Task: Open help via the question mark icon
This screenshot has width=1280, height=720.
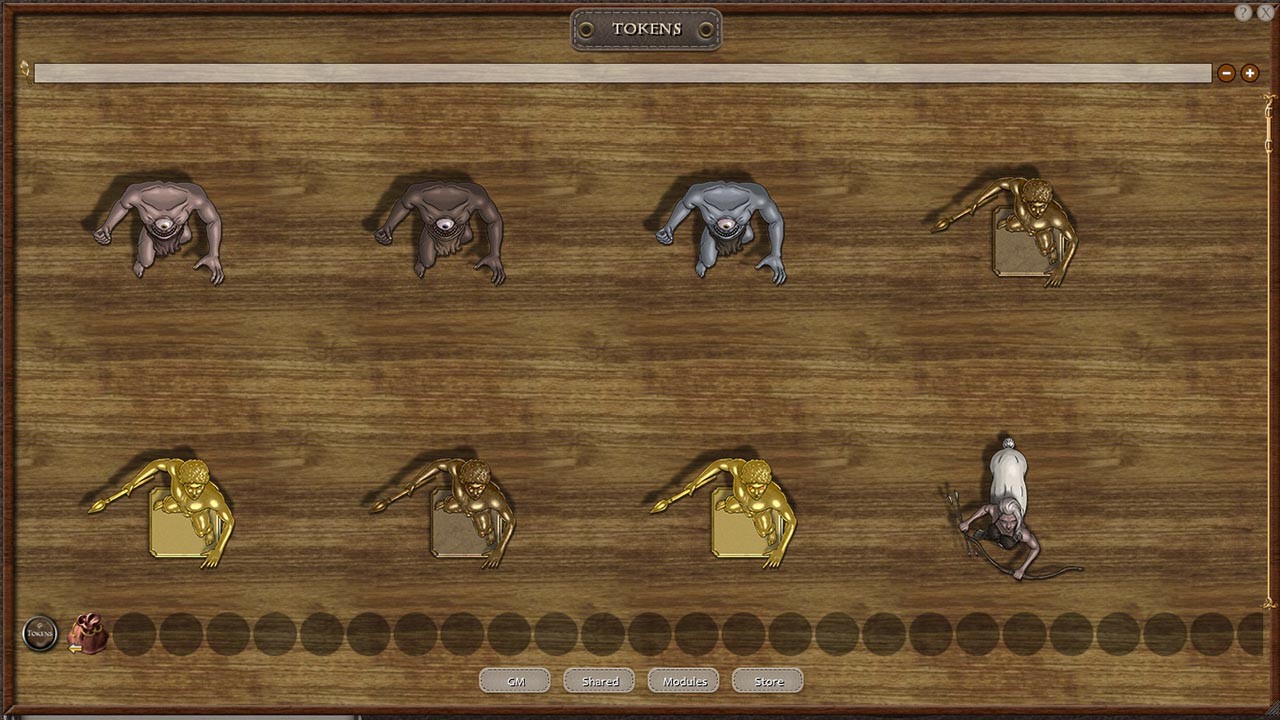Action: tap(1243, 13)
